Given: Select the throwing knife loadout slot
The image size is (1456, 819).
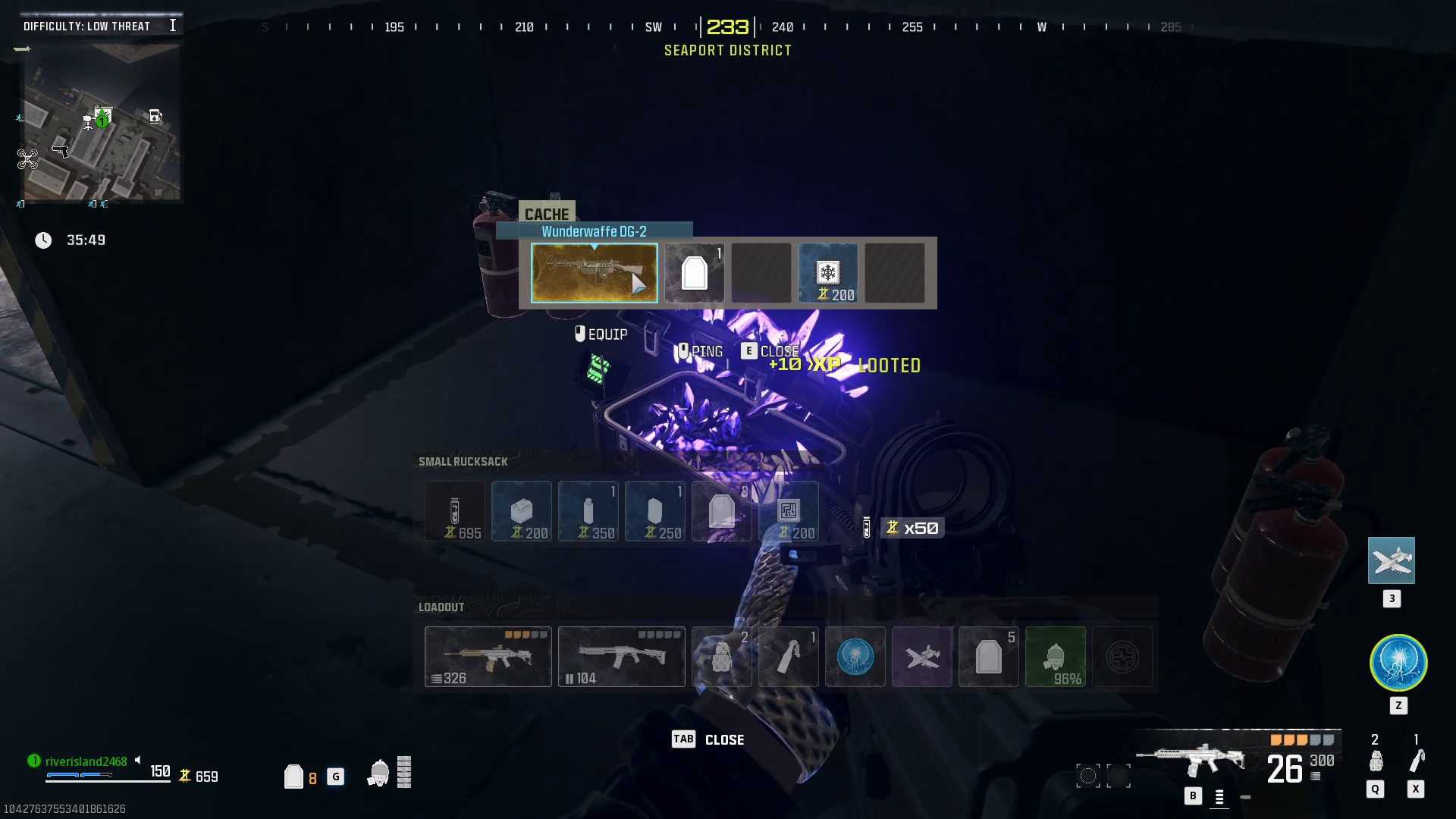Looking at the screenshot, I should pyautogui.click(x=789, y=657).
